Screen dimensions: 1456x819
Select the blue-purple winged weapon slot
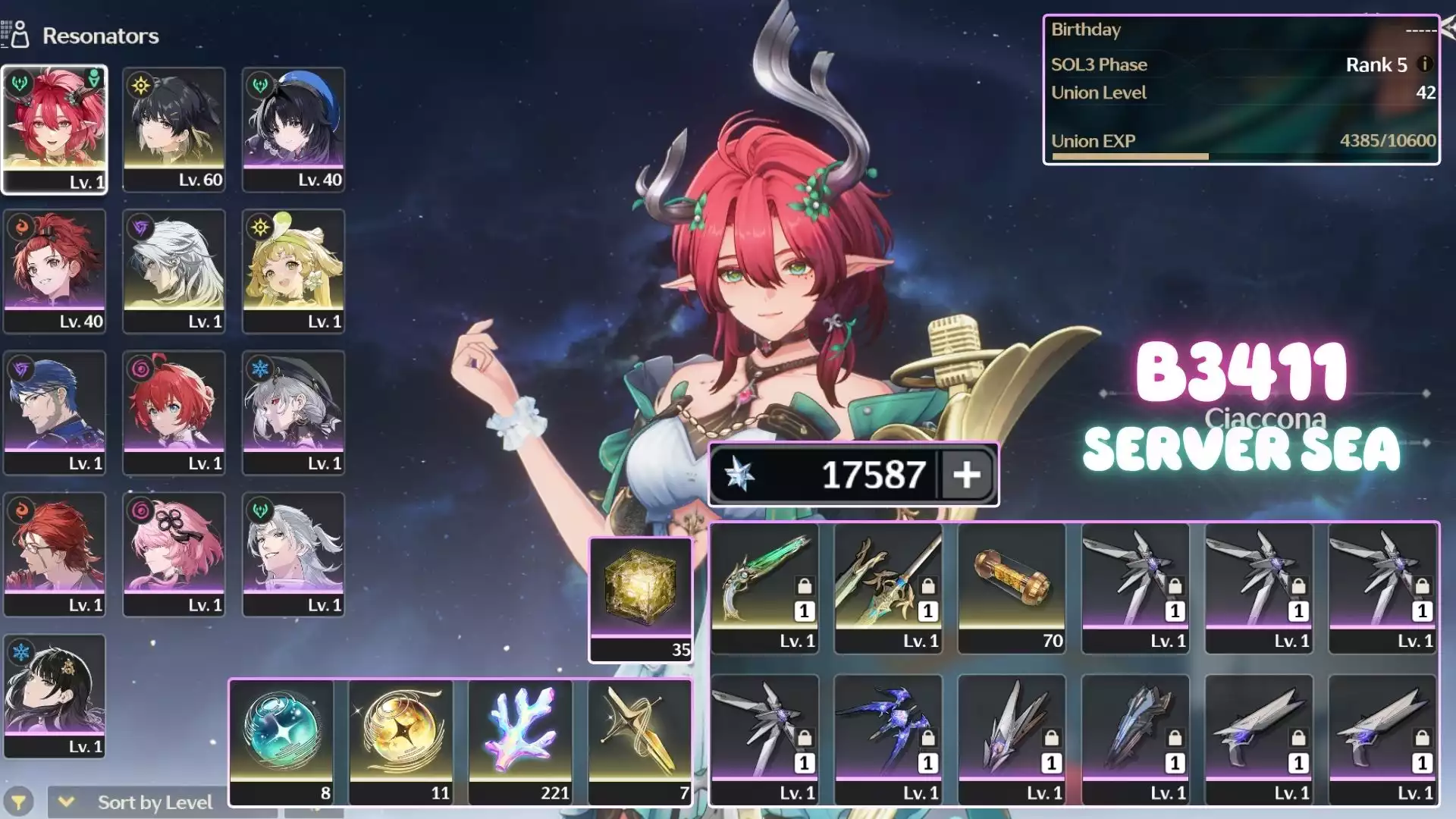point(888,739)
